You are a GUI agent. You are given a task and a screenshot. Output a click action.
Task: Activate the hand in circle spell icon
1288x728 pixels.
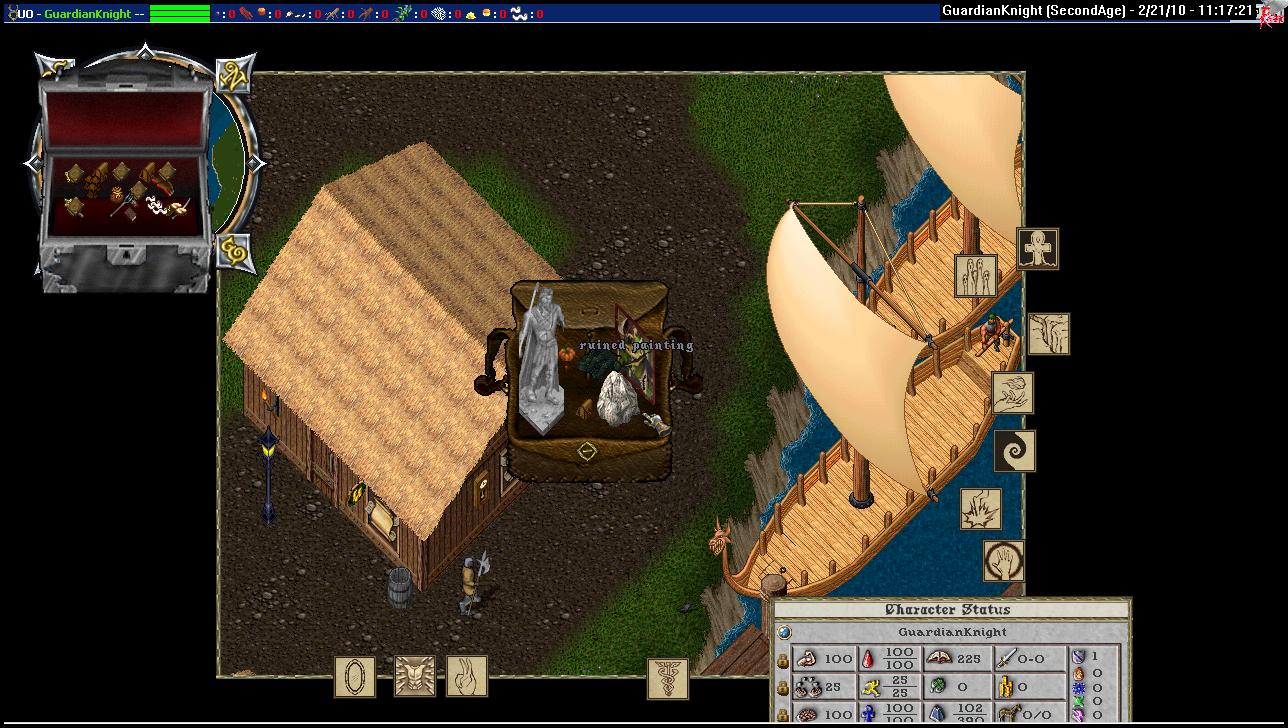(x=1003, y=561)
